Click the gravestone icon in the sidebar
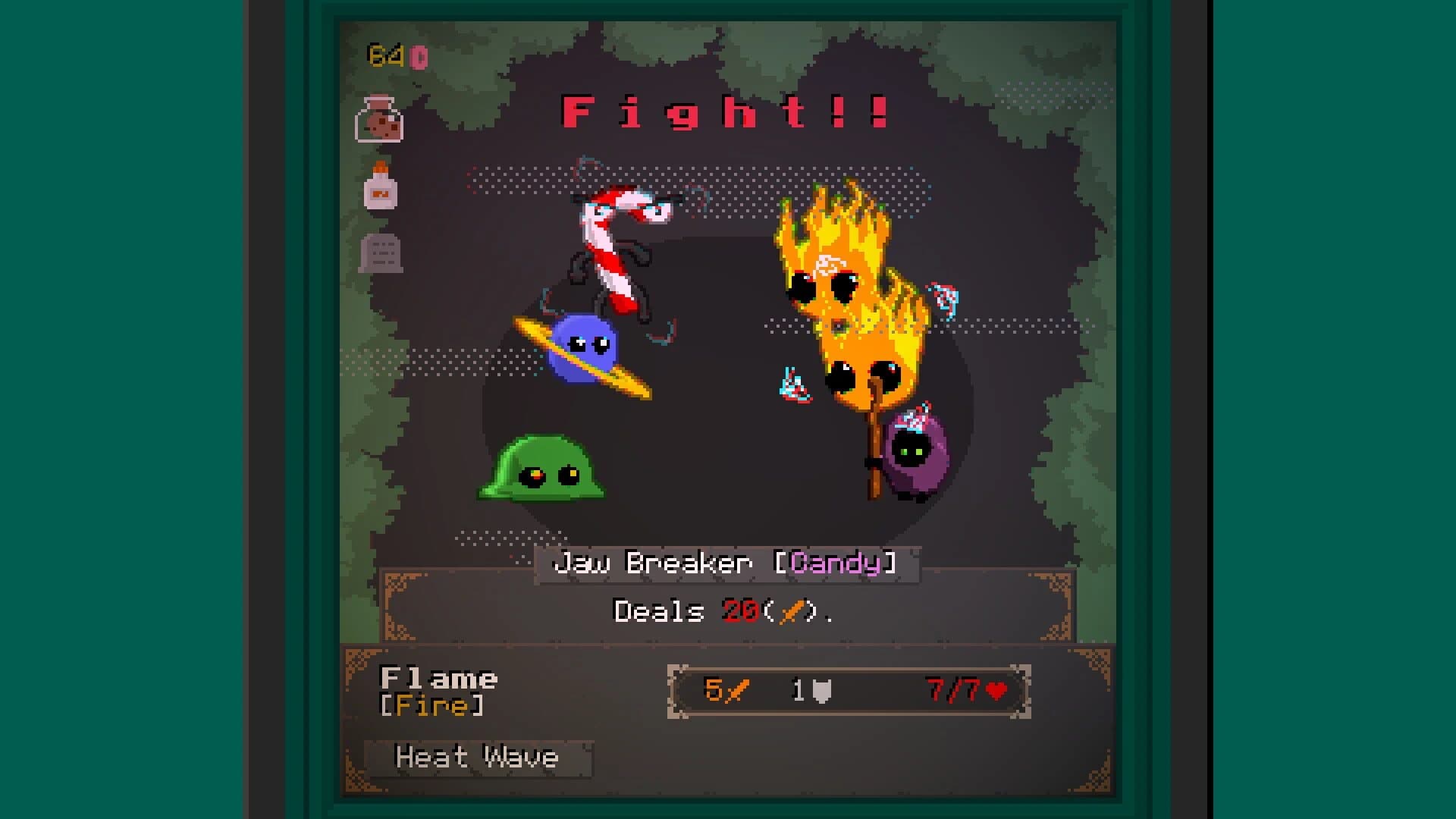Screen dimensions: 1456x819 [381, 253]
